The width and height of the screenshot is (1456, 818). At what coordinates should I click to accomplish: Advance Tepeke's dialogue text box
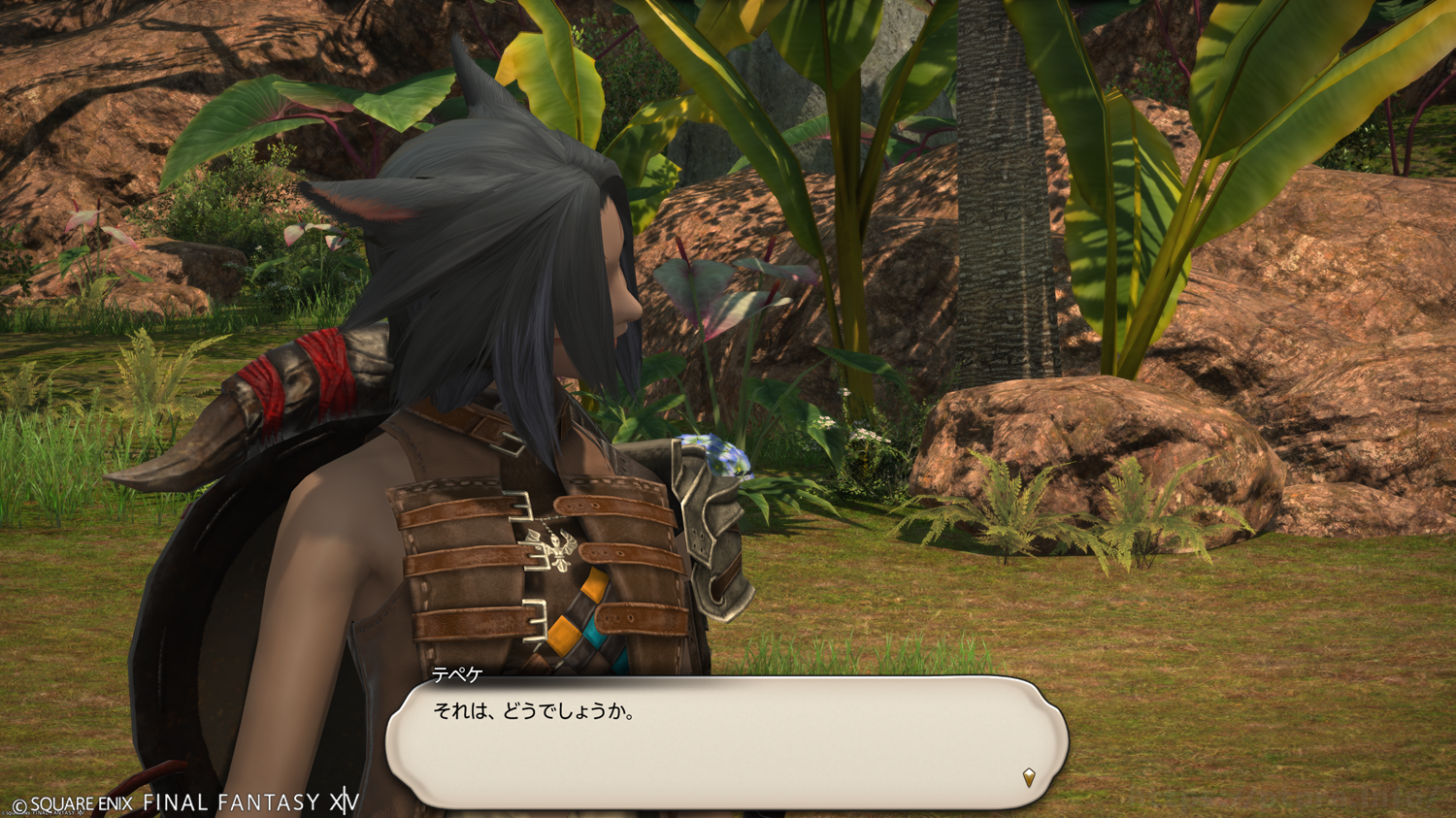726,741
